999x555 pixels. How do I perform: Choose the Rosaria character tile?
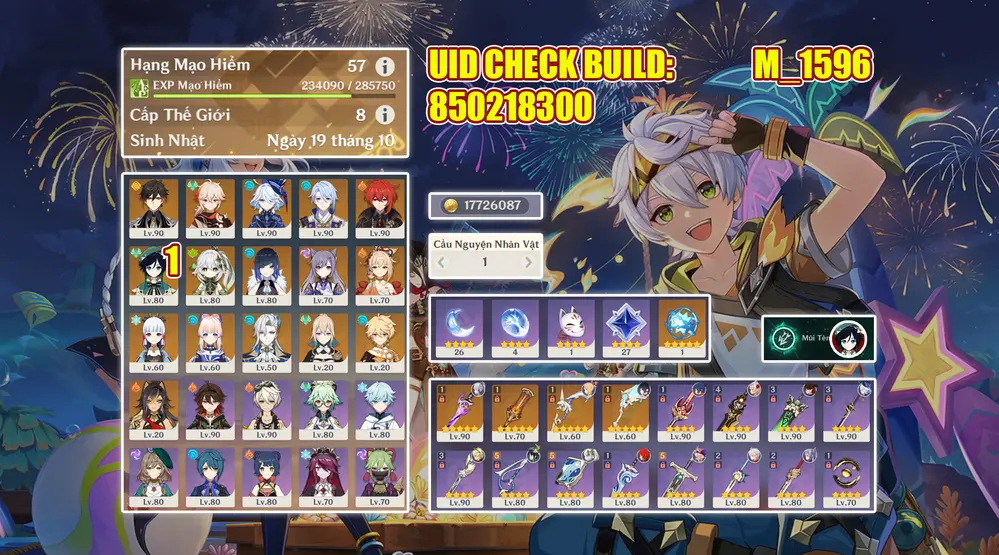pyautogui.click(x=323, y=474)
